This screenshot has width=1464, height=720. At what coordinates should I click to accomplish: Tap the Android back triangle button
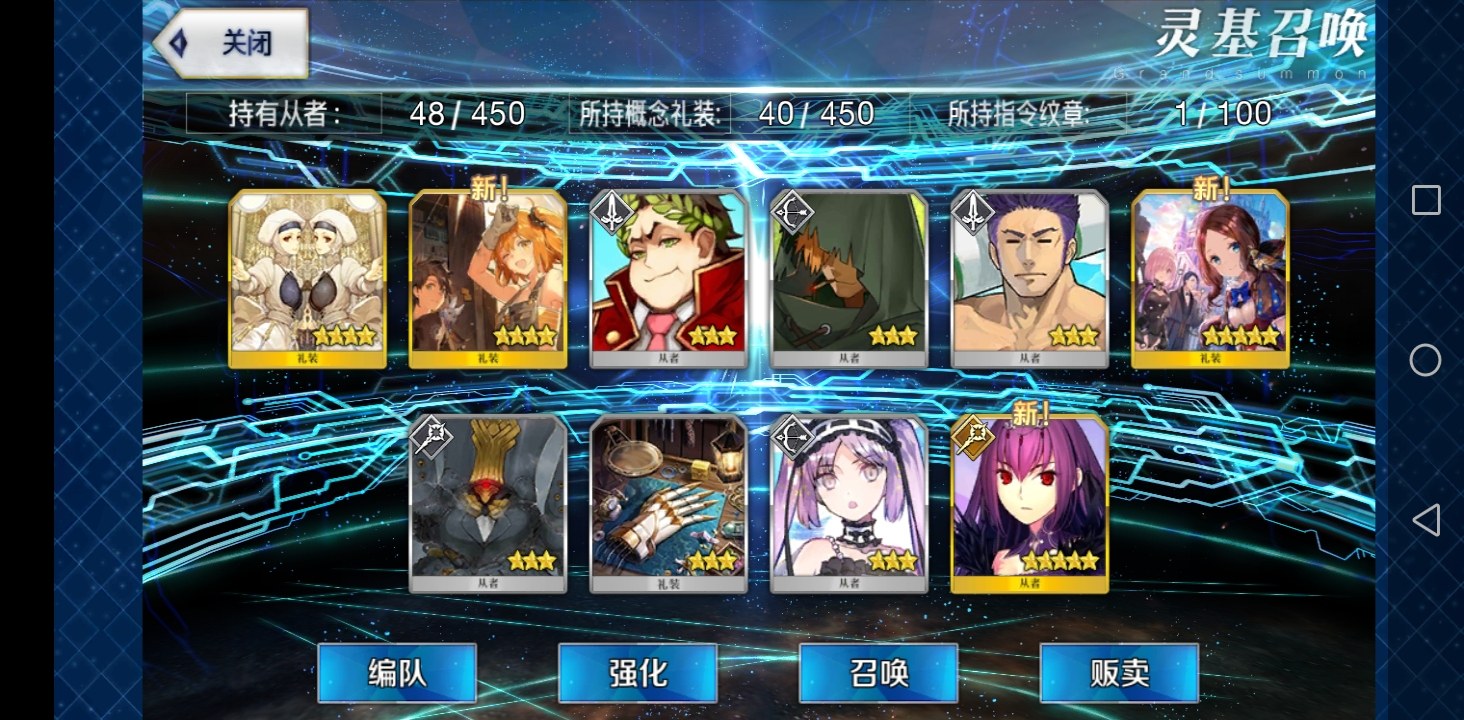click(x=1425, y=520)
